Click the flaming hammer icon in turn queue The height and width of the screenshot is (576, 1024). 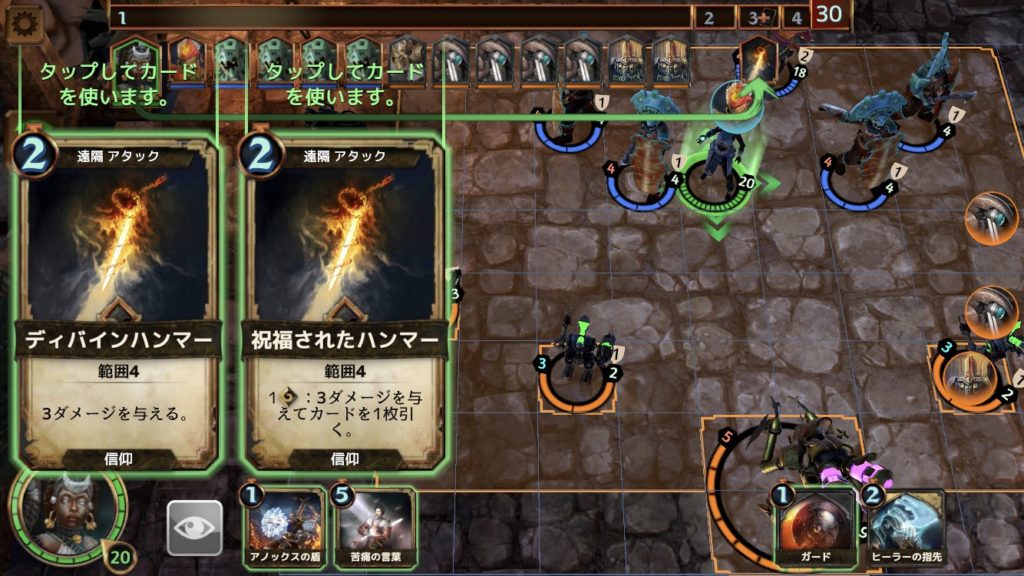pos(757,60)
